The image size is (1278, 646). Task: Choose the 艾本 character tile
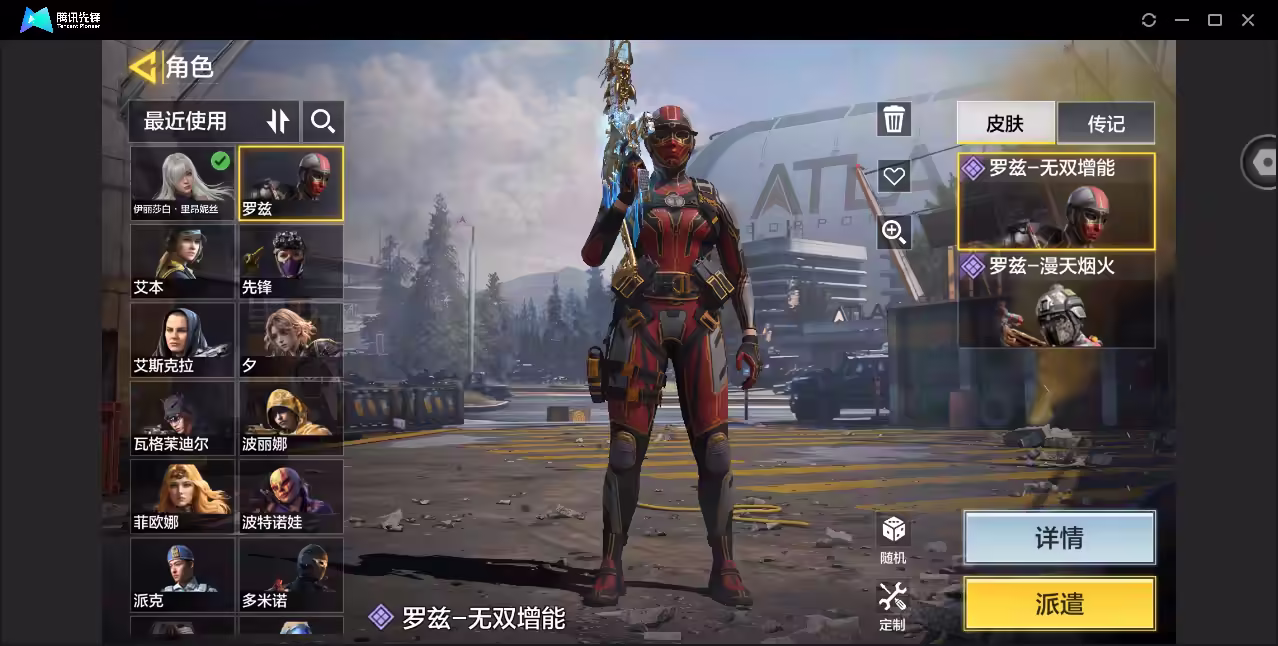182,261
